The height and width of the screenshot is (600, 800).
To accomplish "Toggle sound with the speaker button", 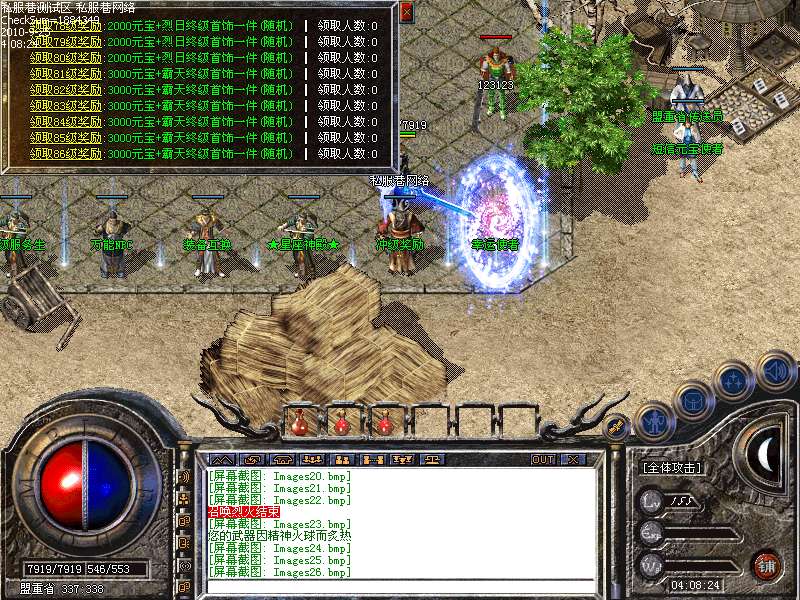I will click(775, 372).
